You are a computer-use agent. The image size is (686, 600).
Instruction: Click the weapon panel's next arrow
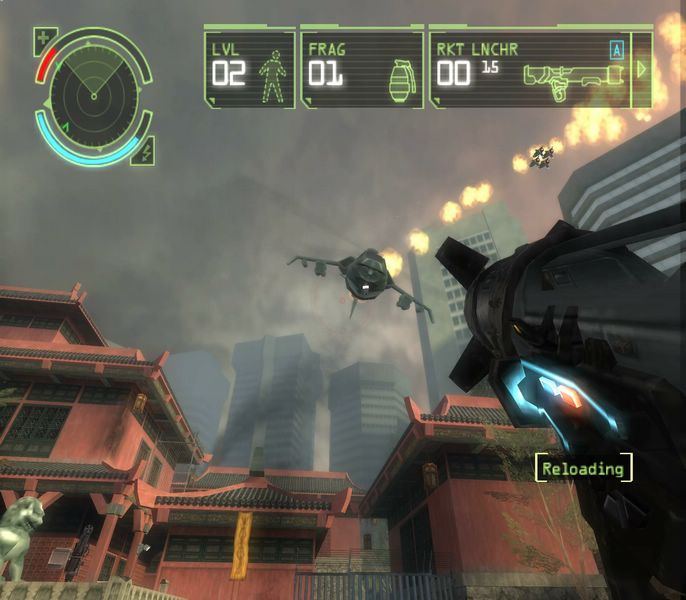click(643, 69)
